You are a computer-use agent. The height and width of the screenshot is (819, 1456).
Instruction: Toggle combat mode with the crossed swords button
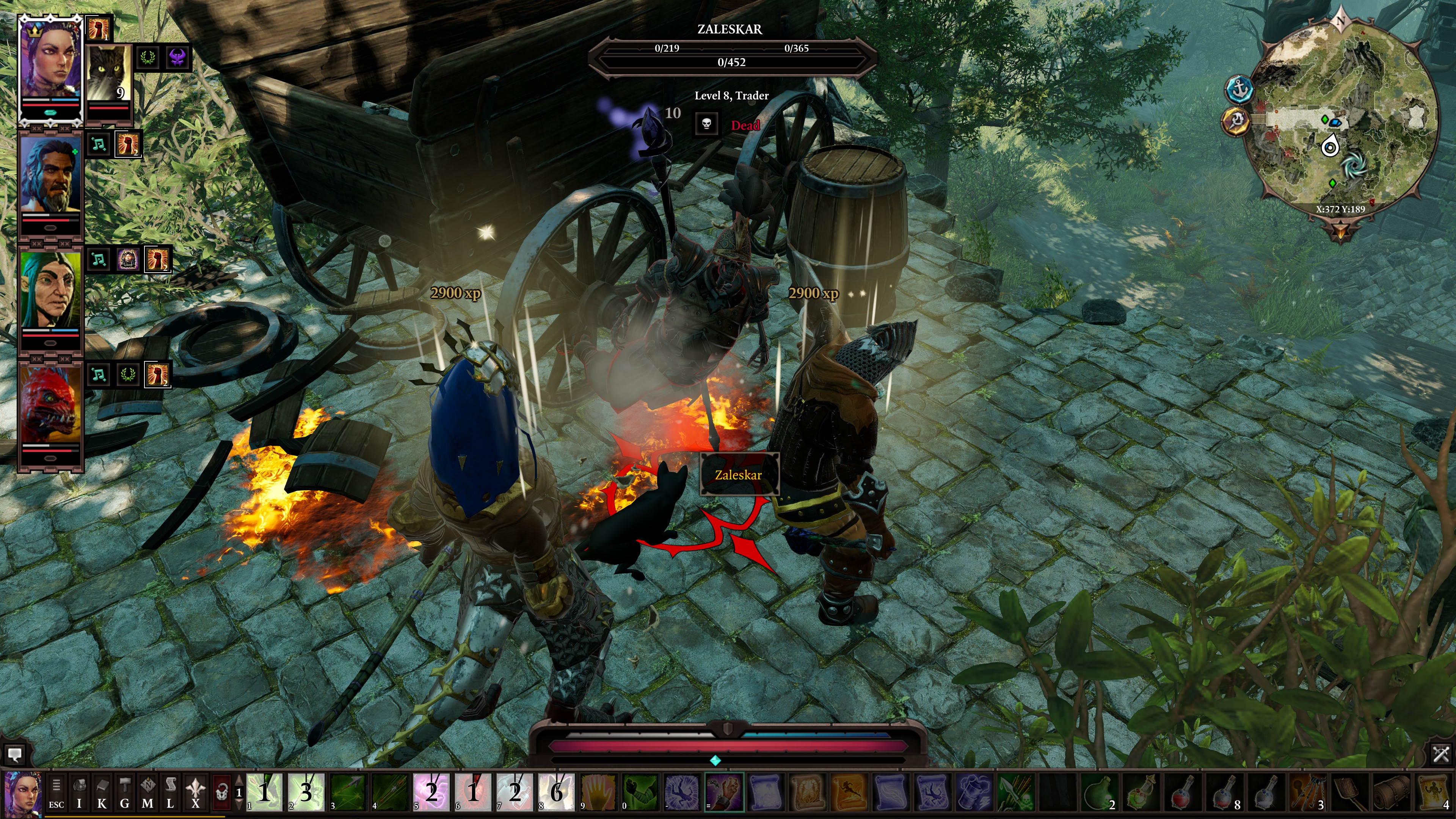pos(1441,753)
